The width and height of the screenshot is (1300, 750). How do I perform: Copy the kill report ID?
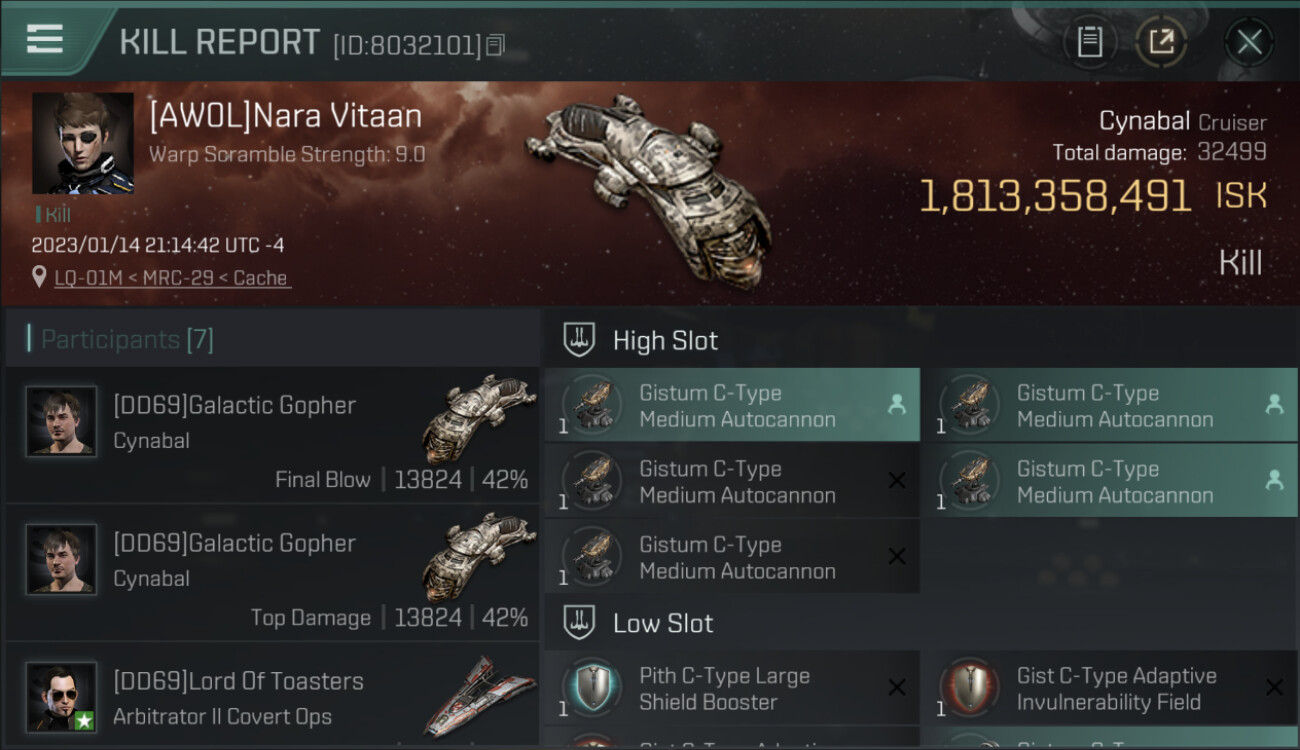pos(496,44)
